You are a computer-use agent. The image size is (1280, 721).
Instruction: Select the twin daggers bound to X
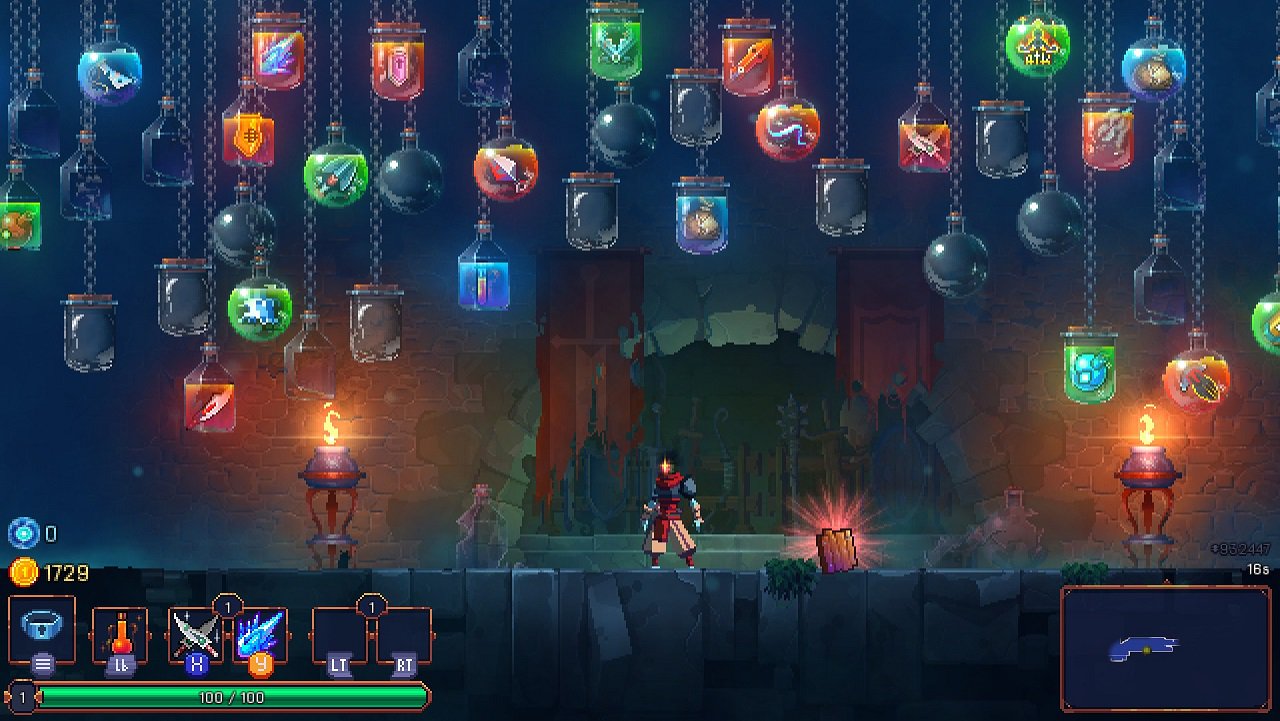click(x=193, y=632)
